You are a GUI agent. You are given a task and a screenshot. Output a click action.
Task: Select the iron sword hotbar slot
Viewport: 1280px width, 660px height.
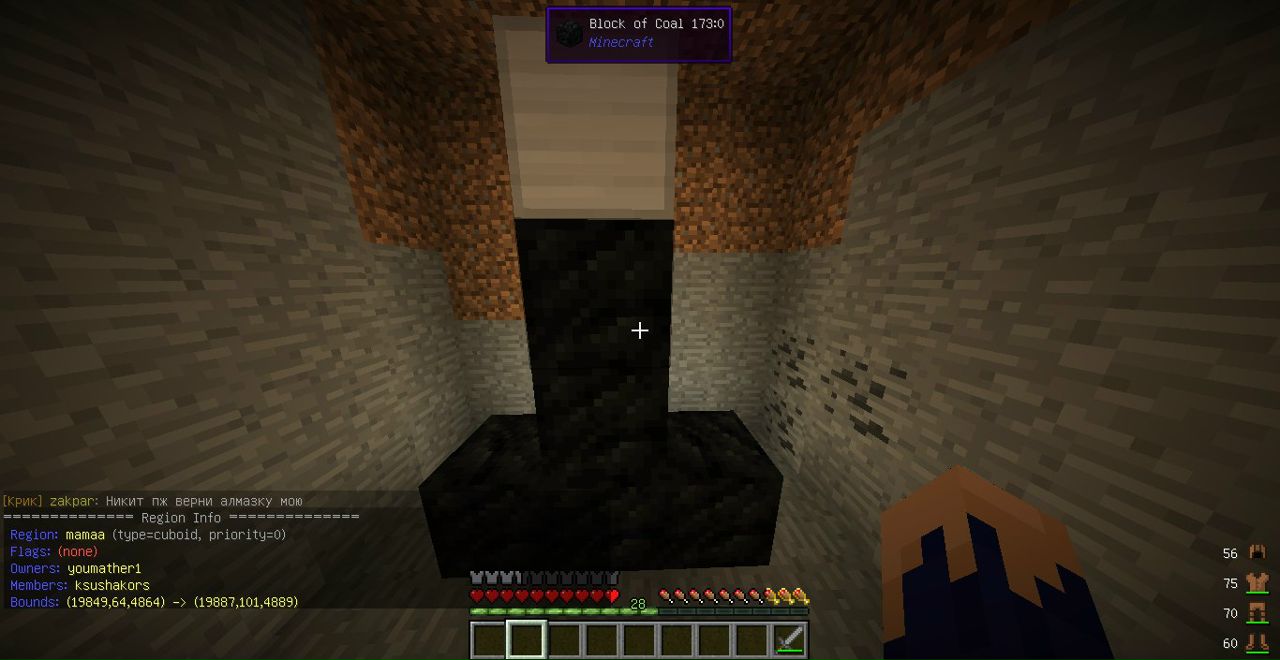[790, 640]
